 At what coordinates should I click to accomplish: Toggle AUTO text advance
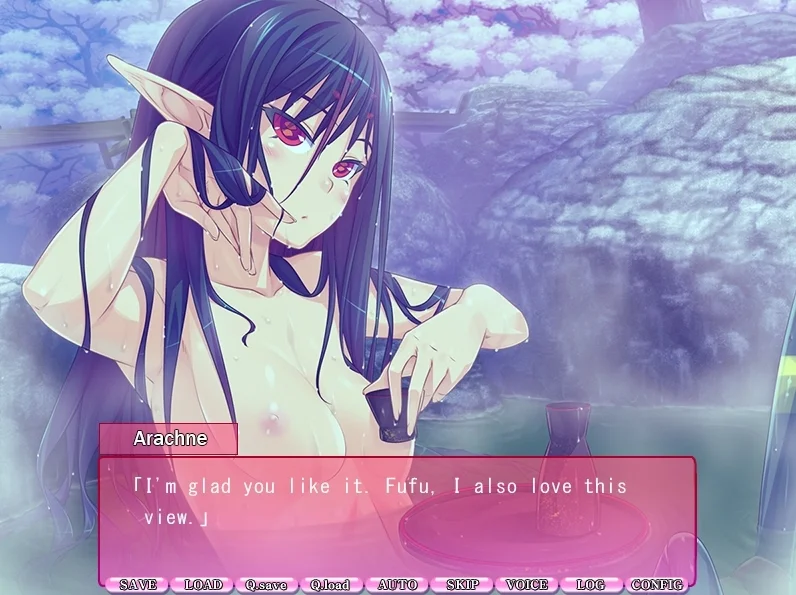(x=397, y=584)
